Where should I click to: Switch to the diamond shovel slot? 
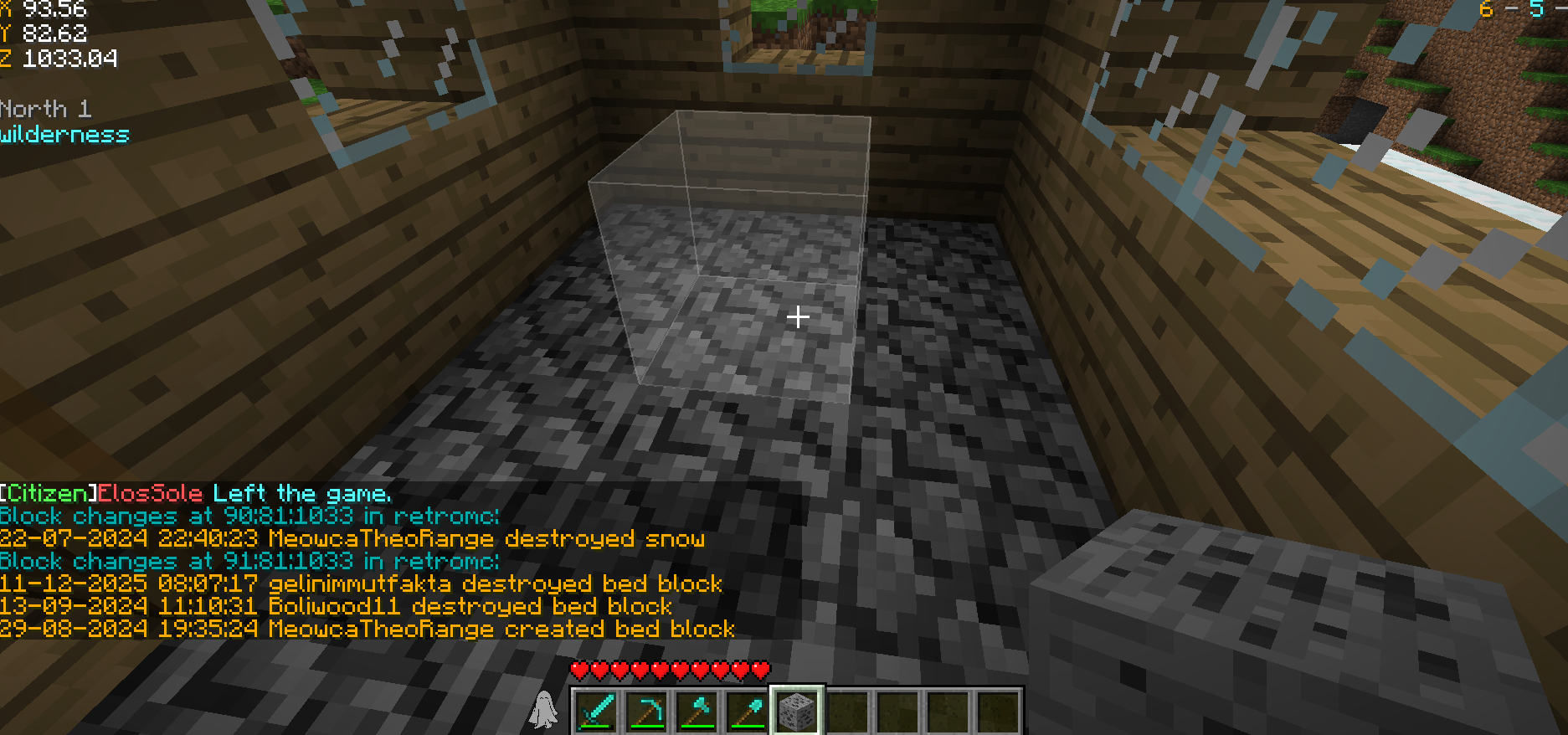coord(747,712)
